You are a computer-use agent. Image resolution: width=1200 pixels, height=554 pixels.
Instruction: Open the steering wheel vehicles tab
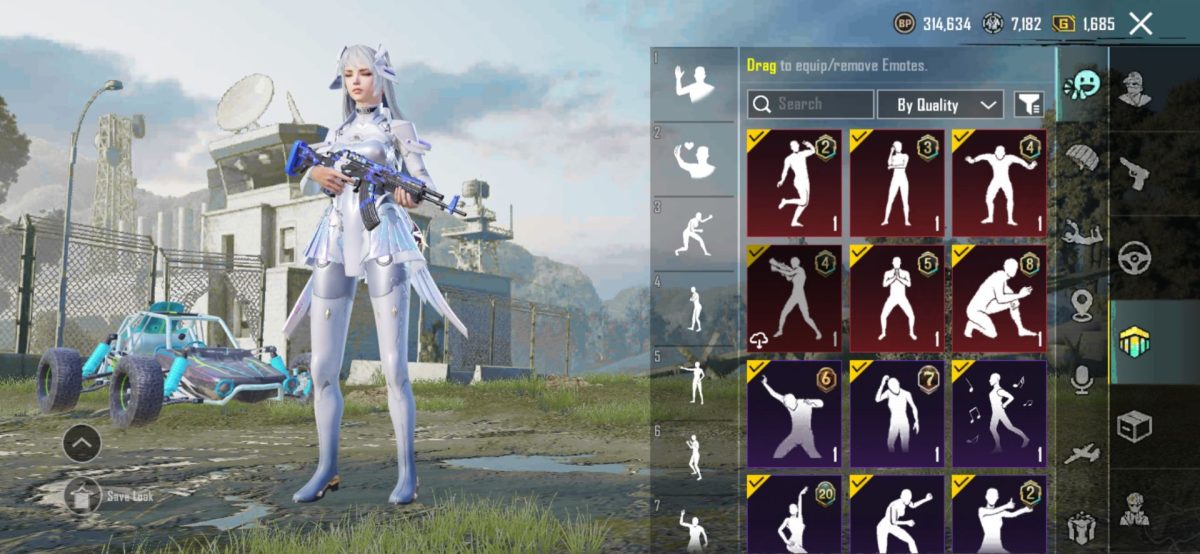1134,256
